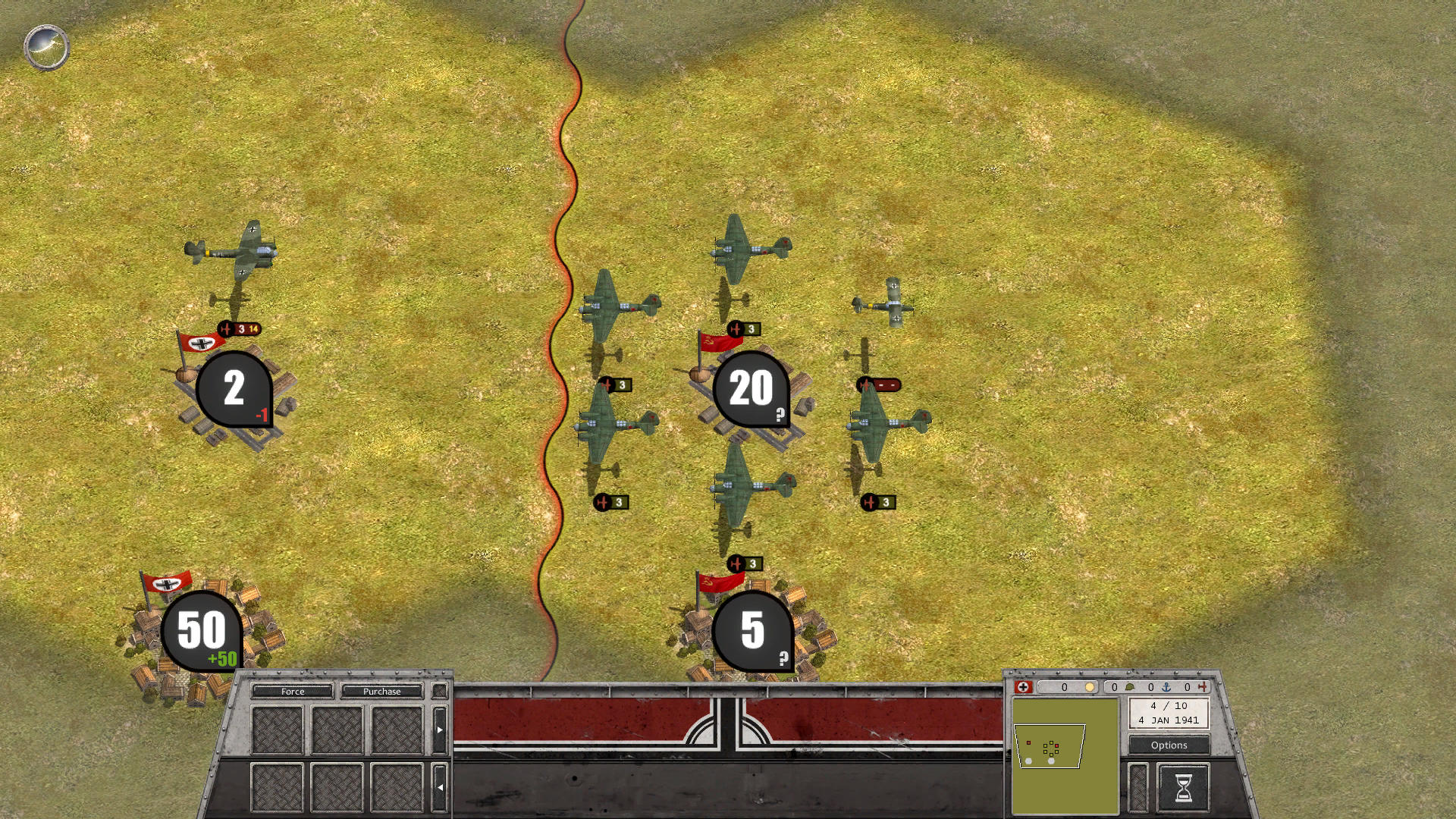This screenshot has height=819, width=1456.
Task: Click the Options button
Action: tap(1169, 745)
